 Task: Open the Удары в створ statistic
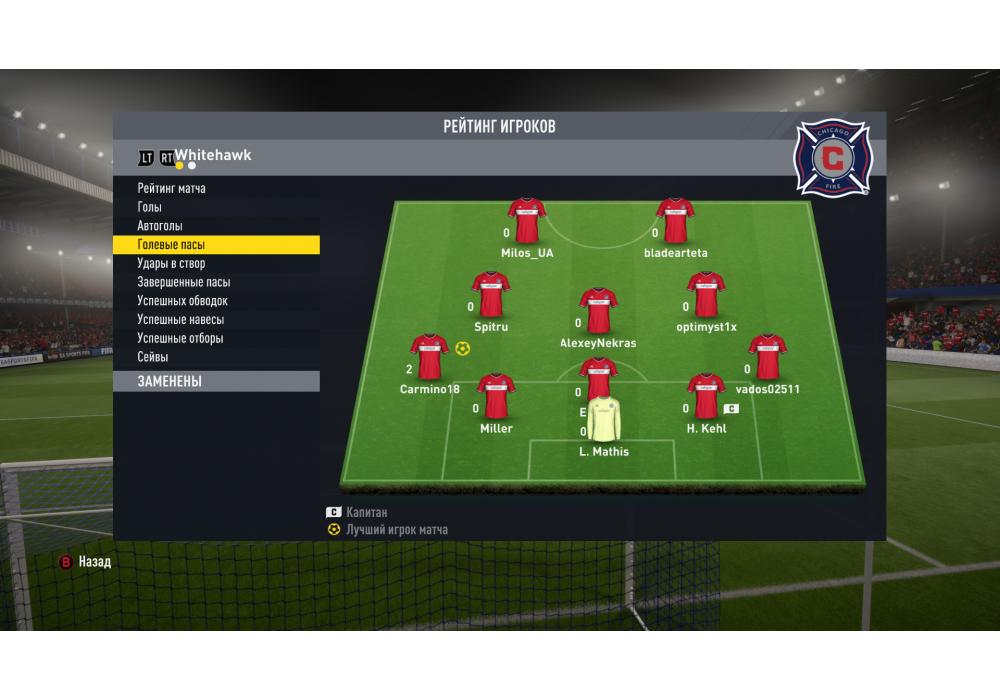171,264
